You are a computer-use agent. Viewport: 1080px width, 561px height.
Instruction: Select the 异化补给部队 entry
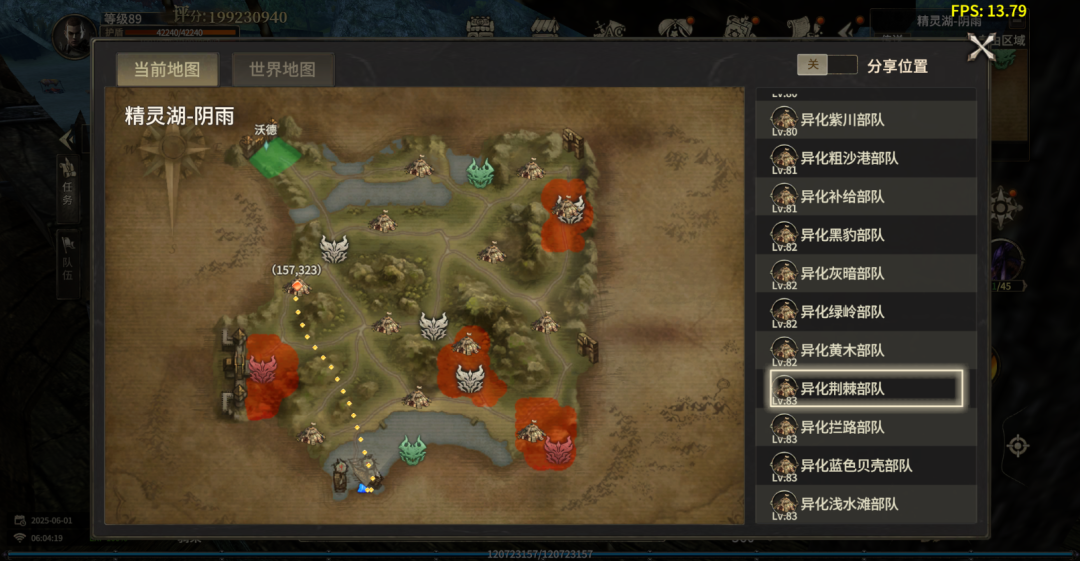pos(866,197)
